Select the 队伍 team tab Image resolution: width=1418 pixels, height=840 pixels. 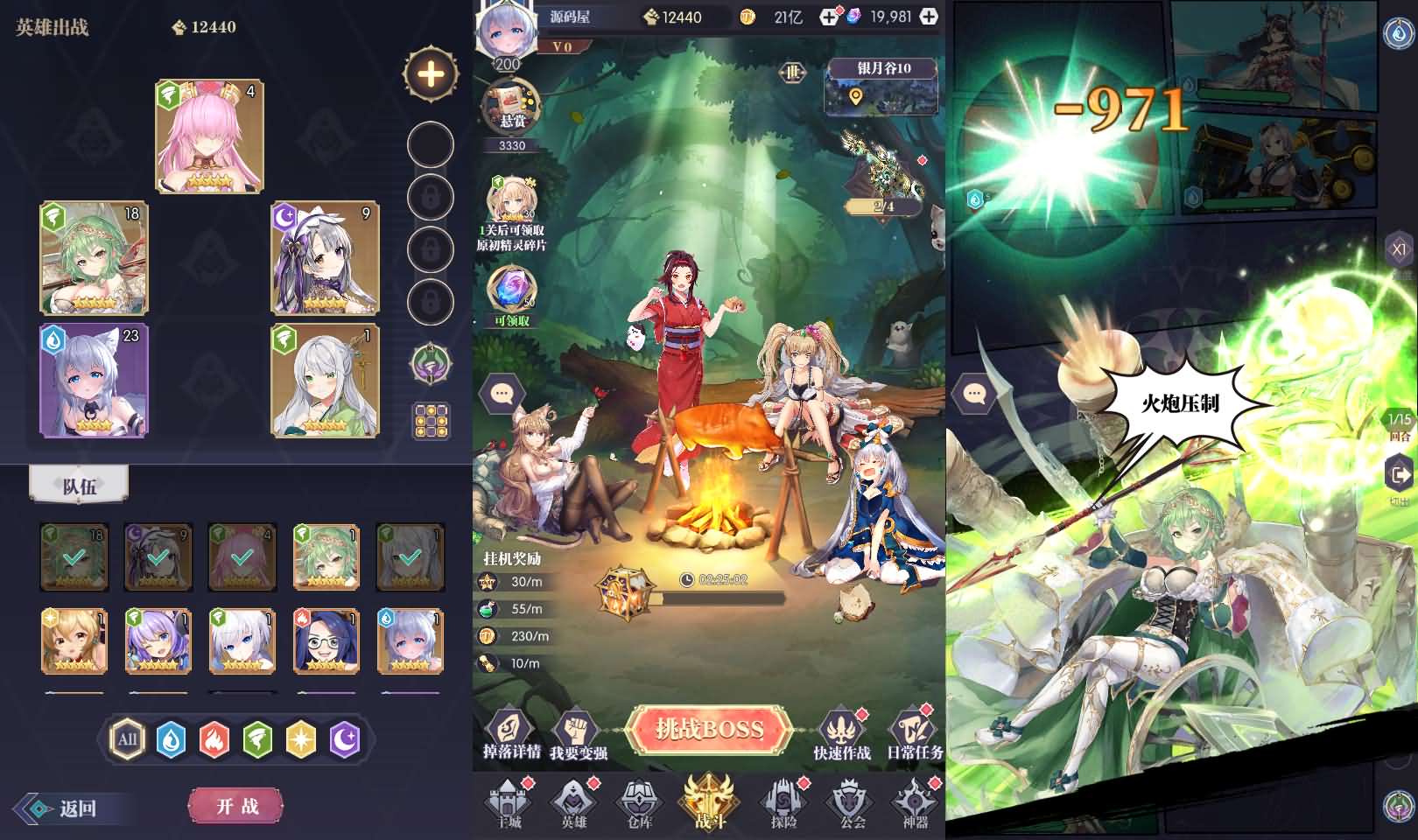click(79, 482)
